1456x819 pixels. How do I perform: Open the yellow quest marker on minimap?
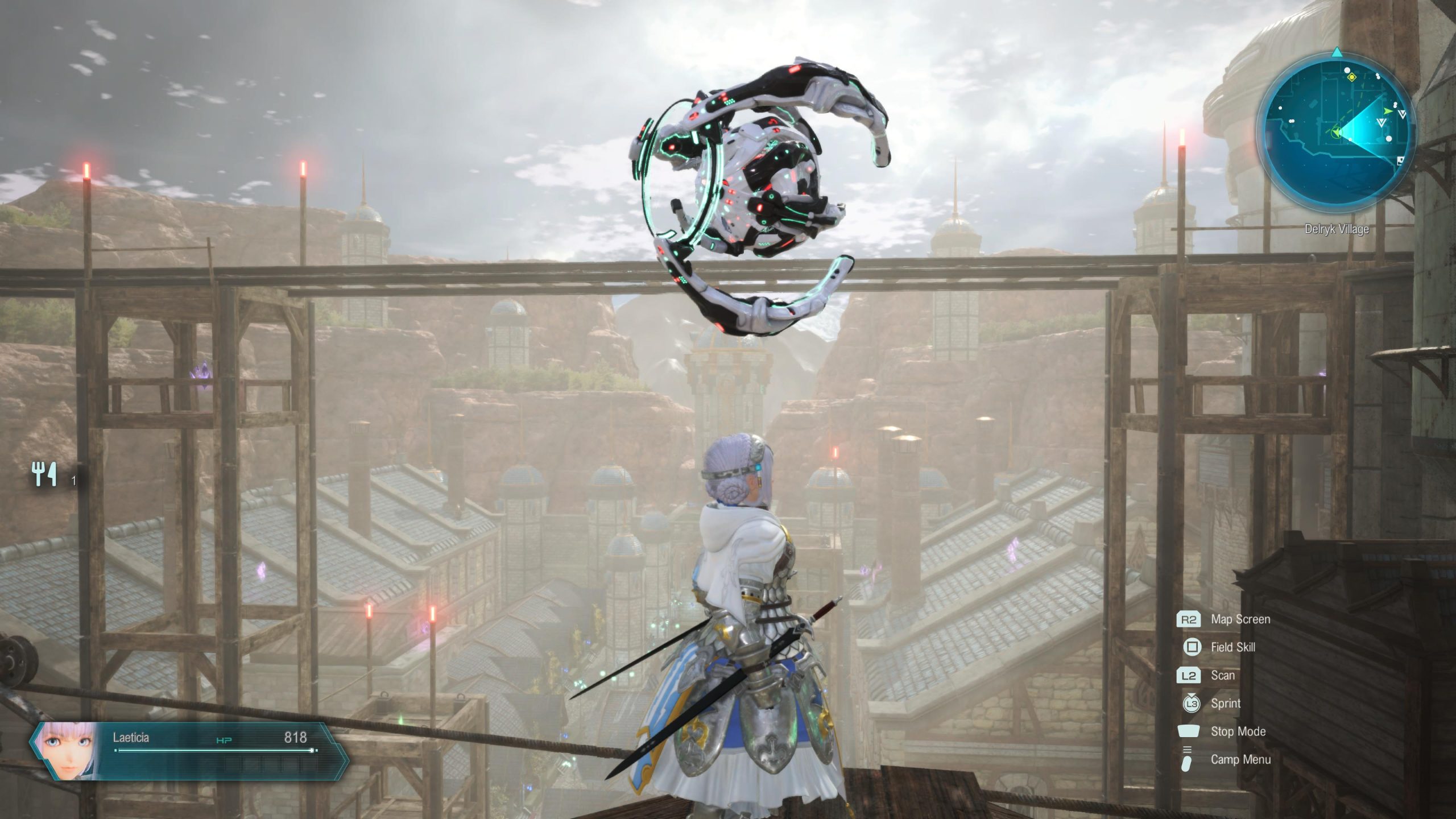point(1352,77)
